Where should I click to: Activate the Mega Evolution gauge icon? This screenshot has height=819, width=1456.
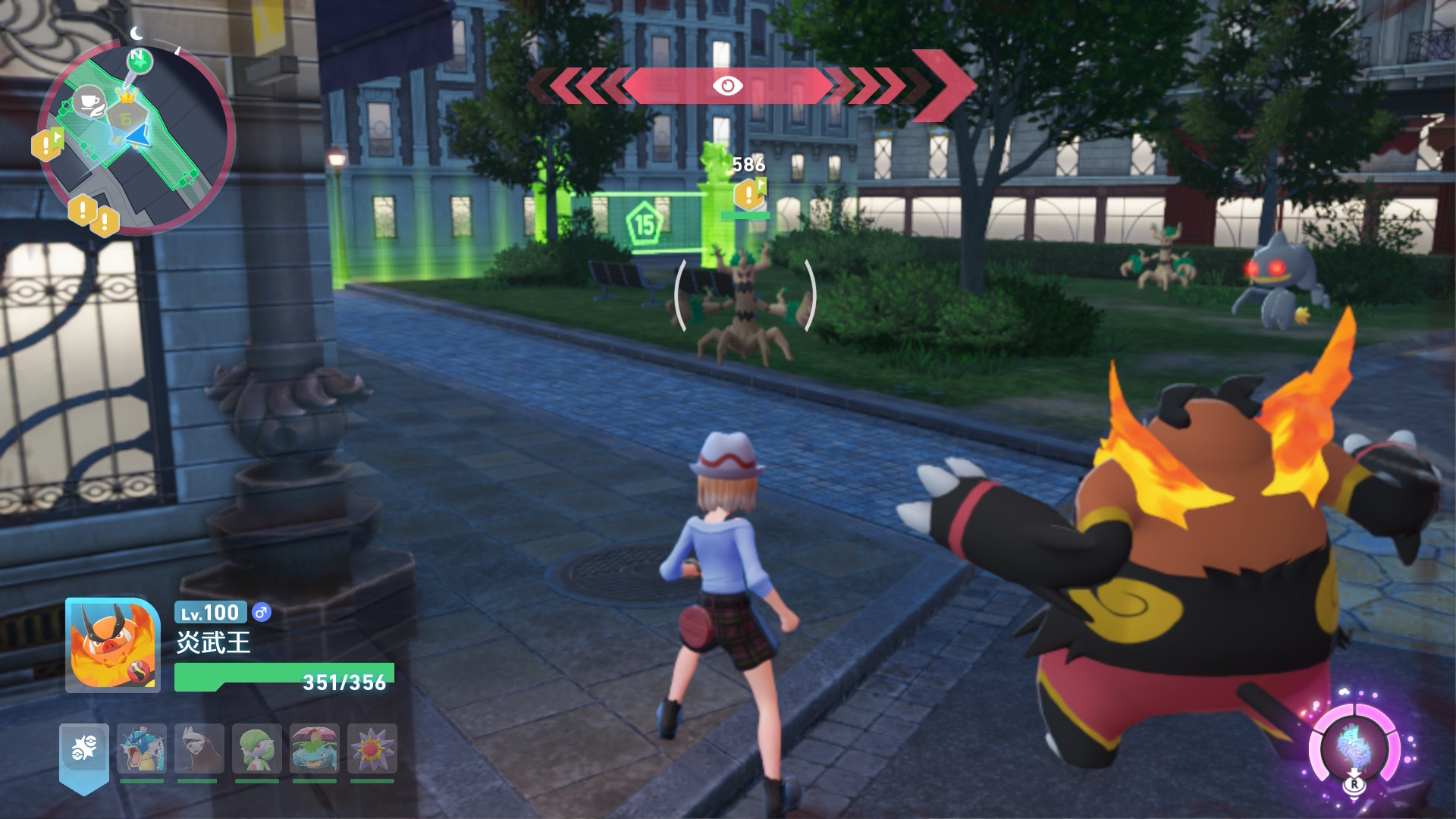tap(1354, 746)
